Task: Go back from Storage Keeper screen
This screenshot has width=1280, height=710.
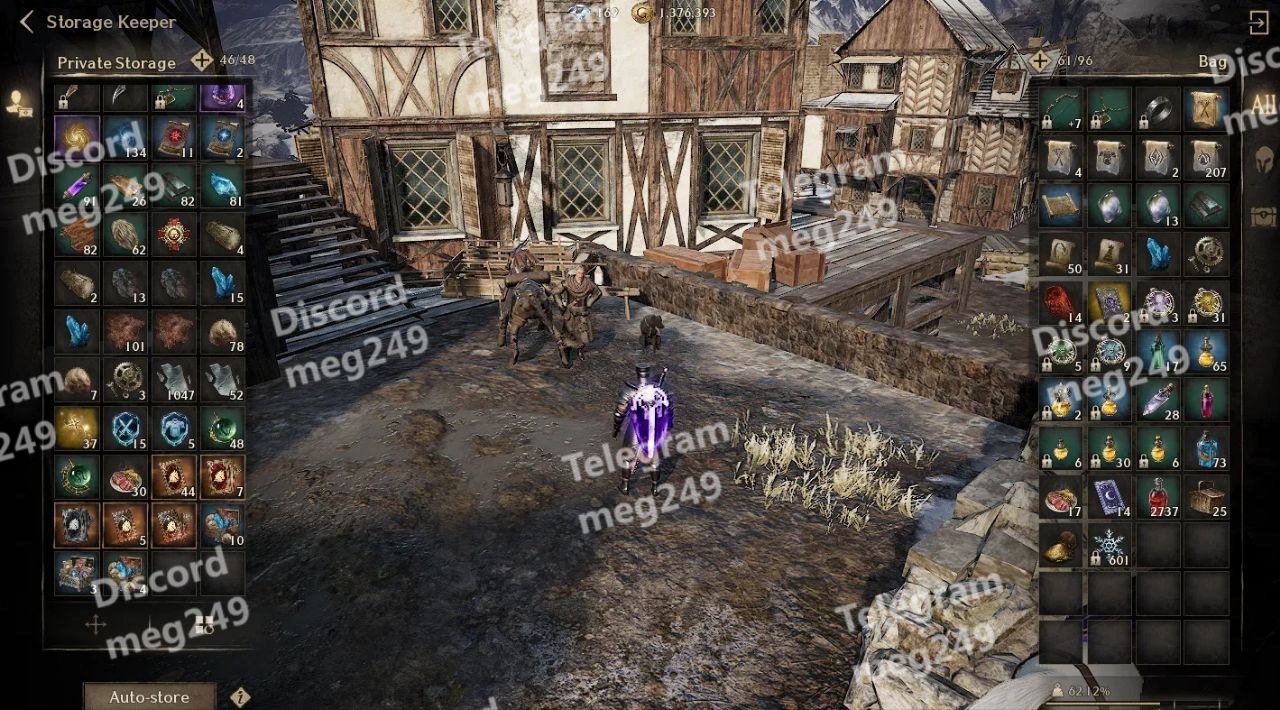Action: click(27, 22)
